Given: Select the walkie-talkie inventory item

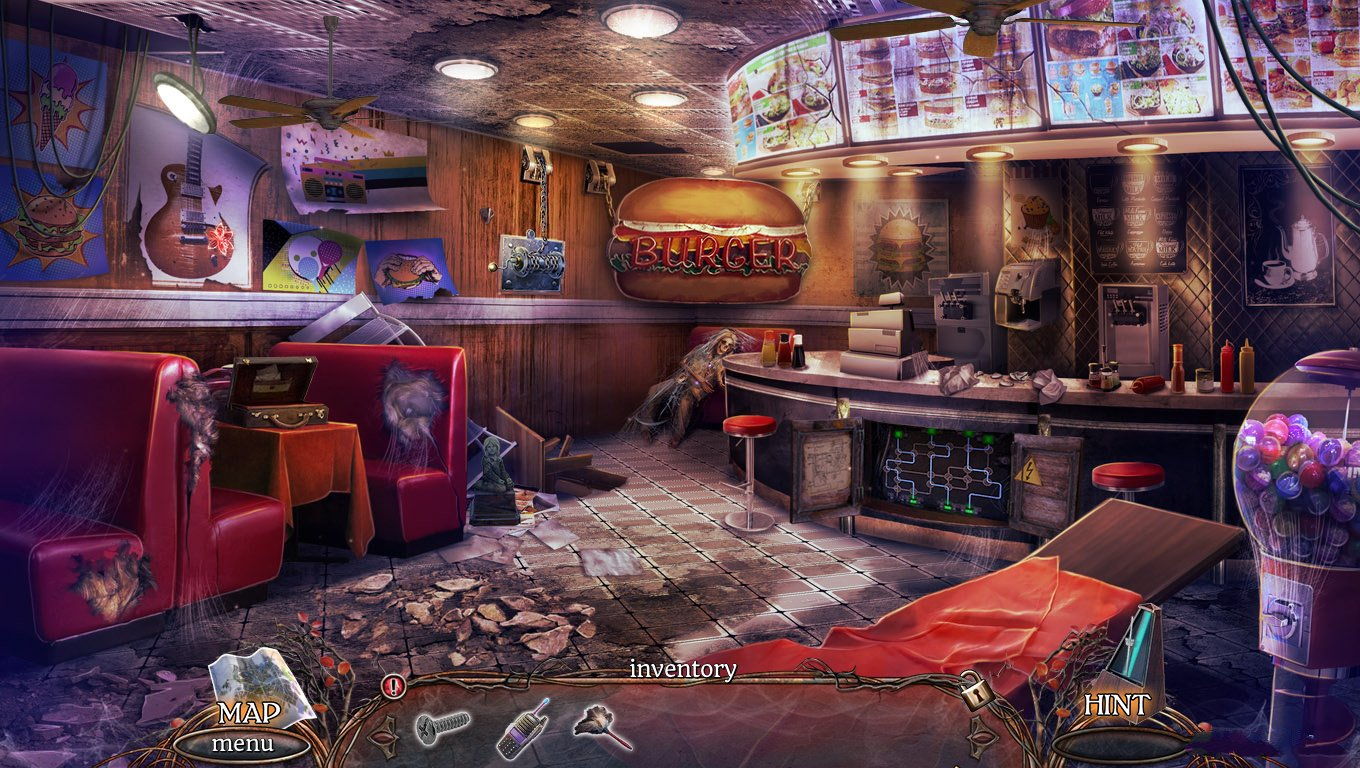Looking at the screenshot, I should 522,728.
